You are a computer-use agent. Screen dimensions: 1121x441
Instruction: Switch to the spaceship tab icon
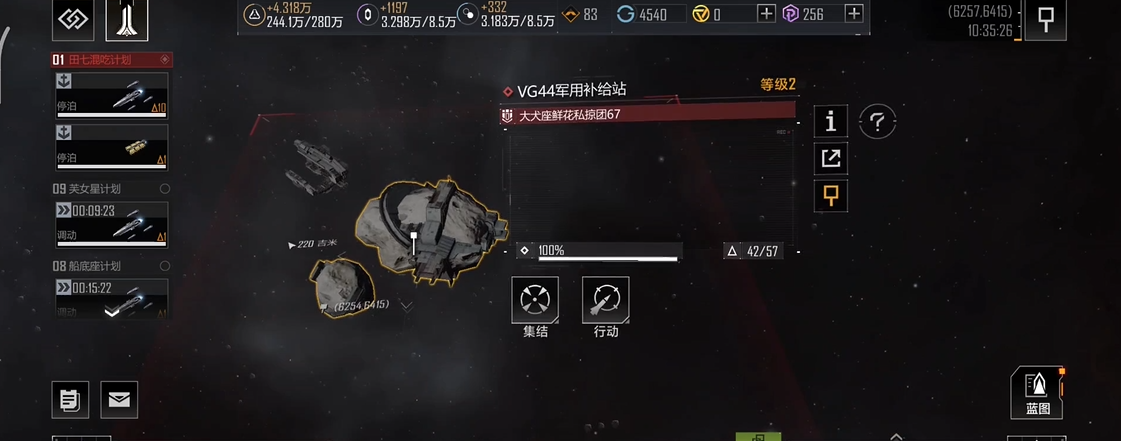(126, 21)
